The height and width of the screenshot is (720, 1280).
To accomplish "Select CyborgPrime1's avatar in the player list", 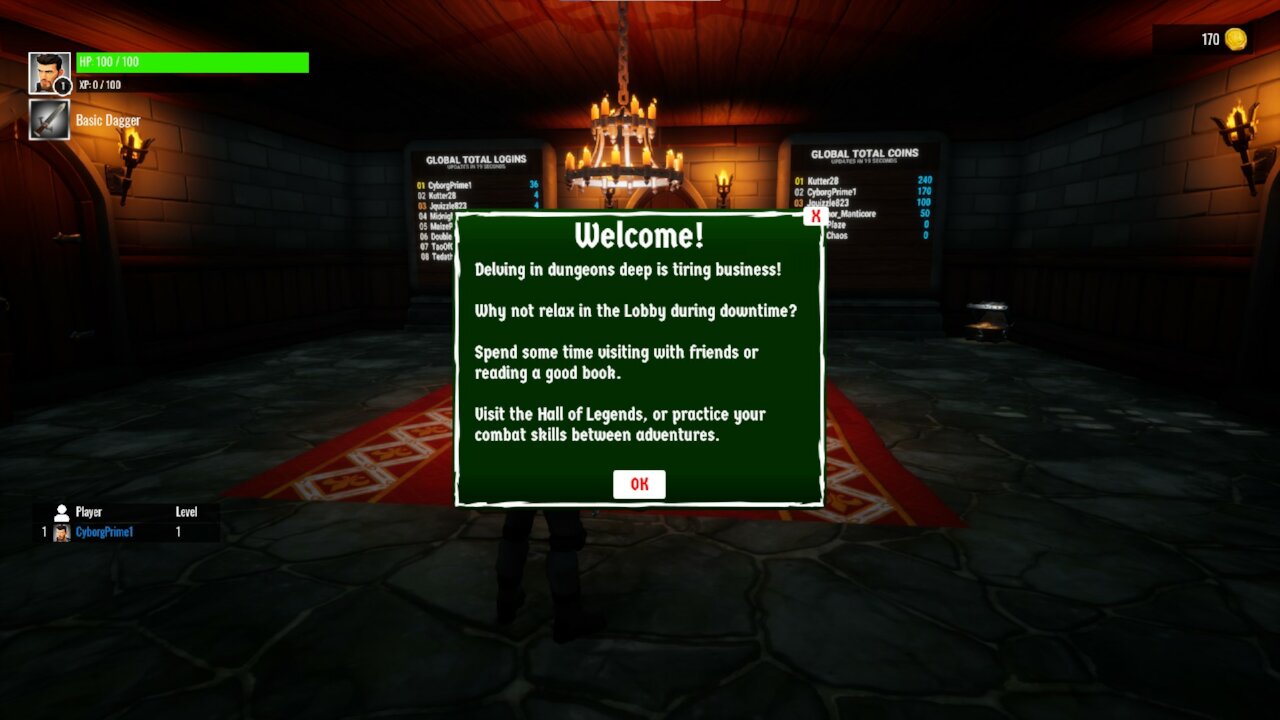I will (62, 531).
